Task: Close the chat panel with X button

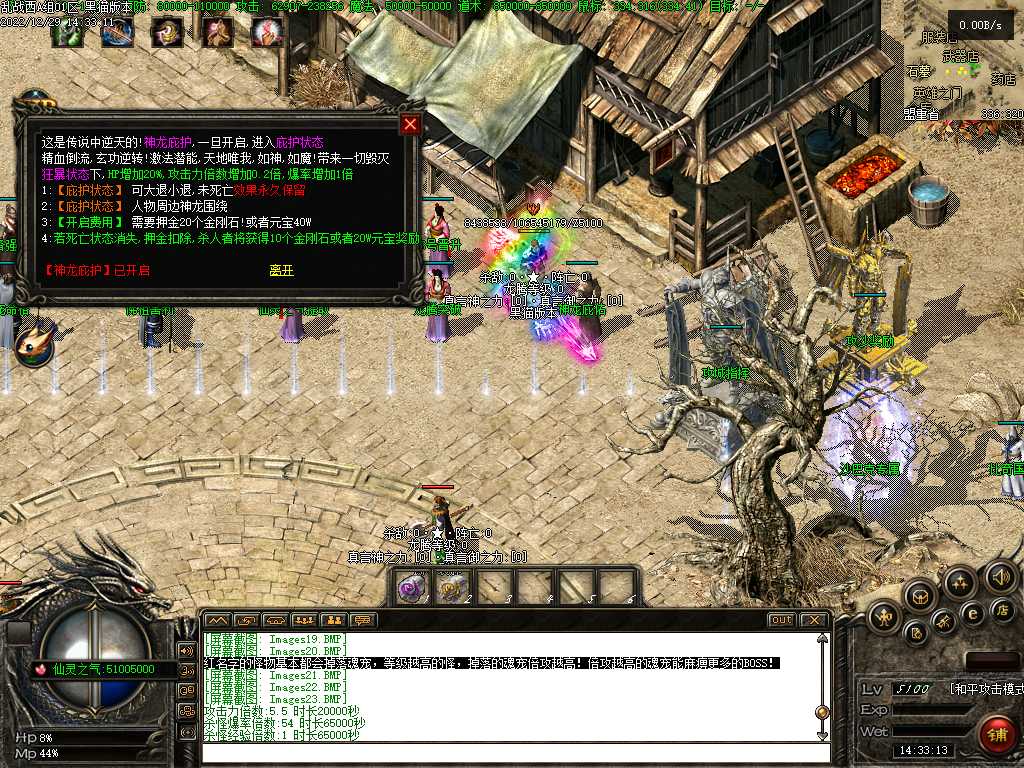Action: coord(814,620)
